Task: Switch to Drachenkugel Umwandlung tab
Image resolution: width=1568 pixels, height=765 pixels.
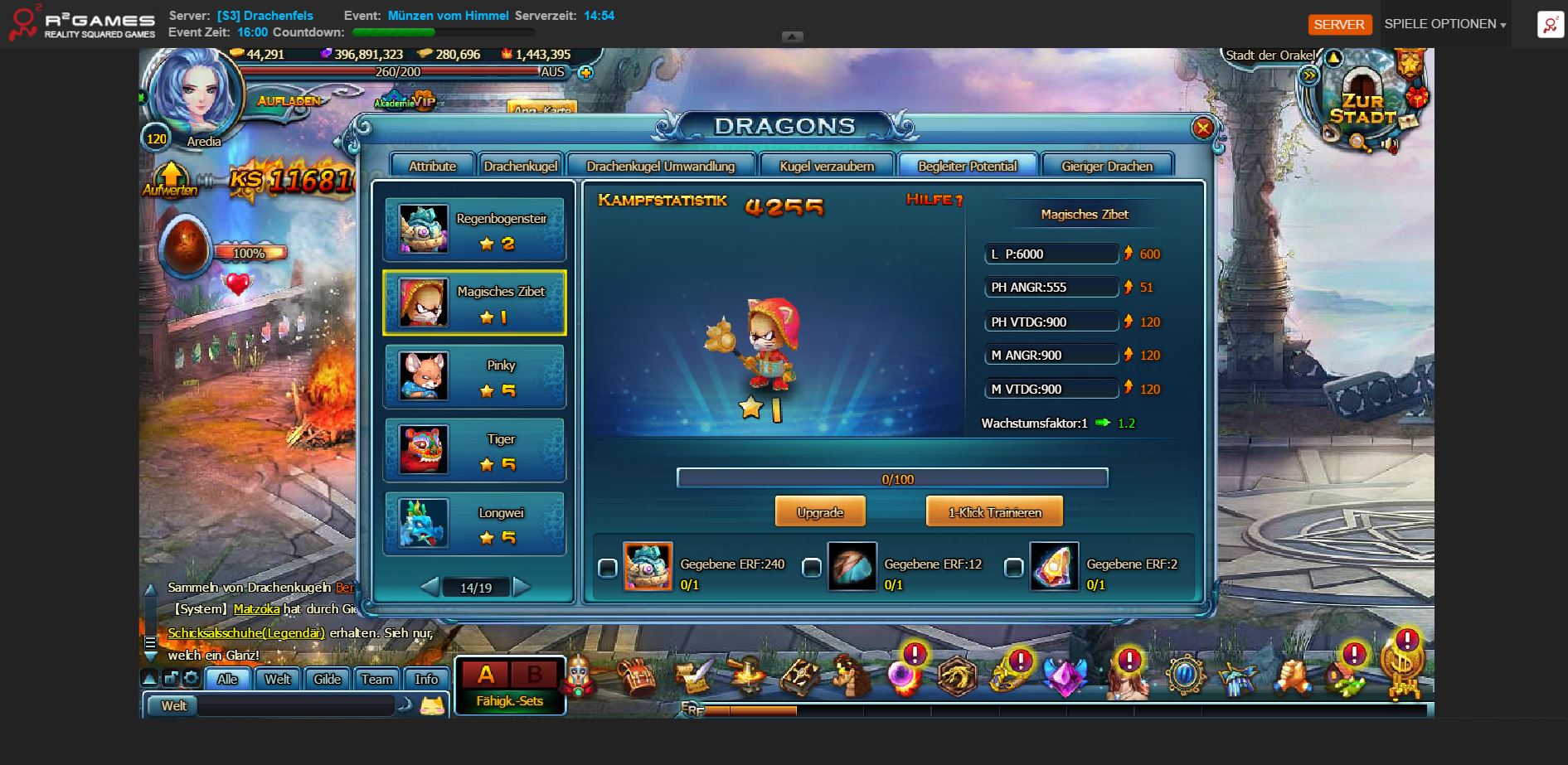Action: [x=660, y=166]
